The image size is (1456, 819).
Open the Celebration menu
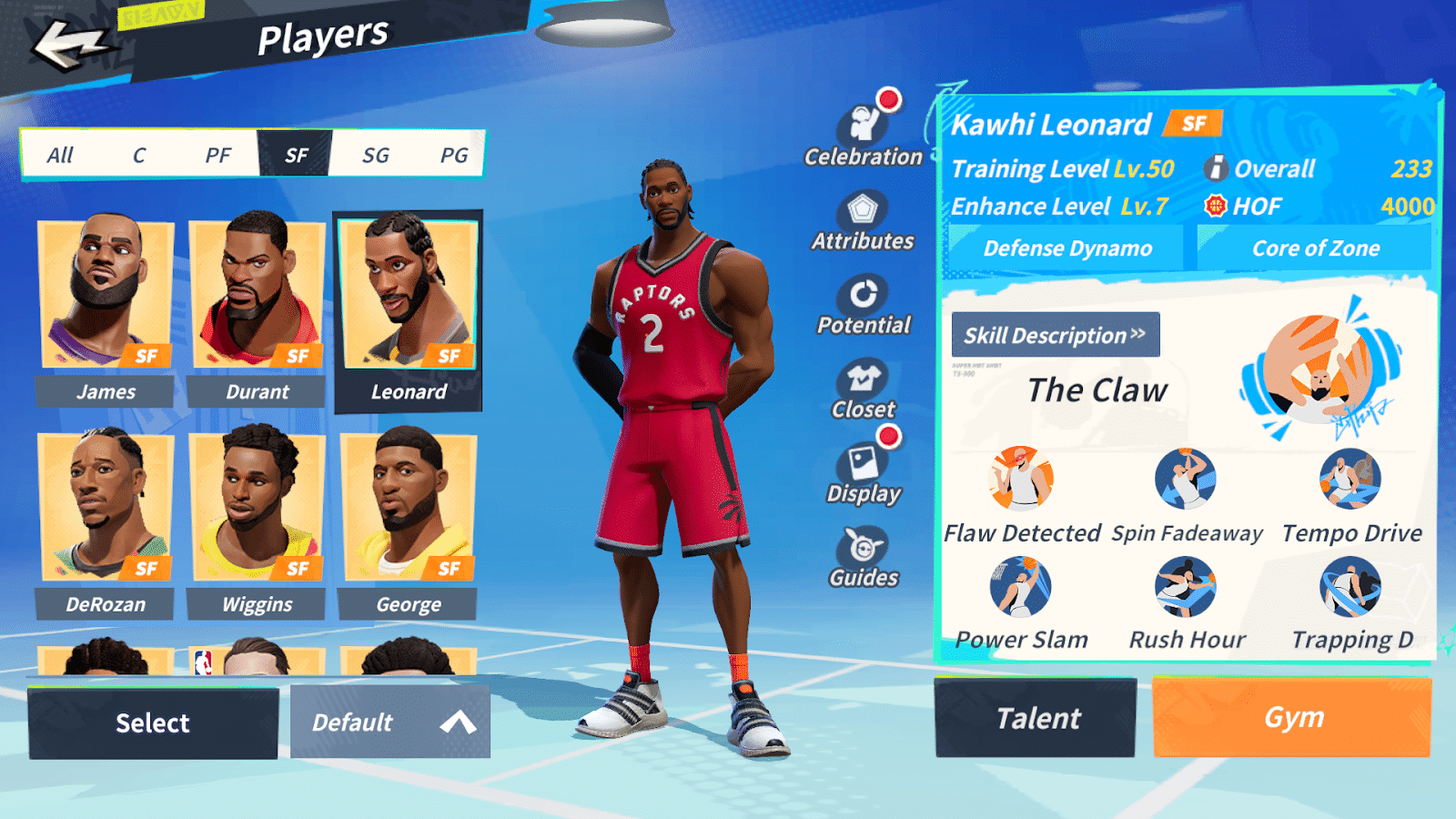point(863,132)
